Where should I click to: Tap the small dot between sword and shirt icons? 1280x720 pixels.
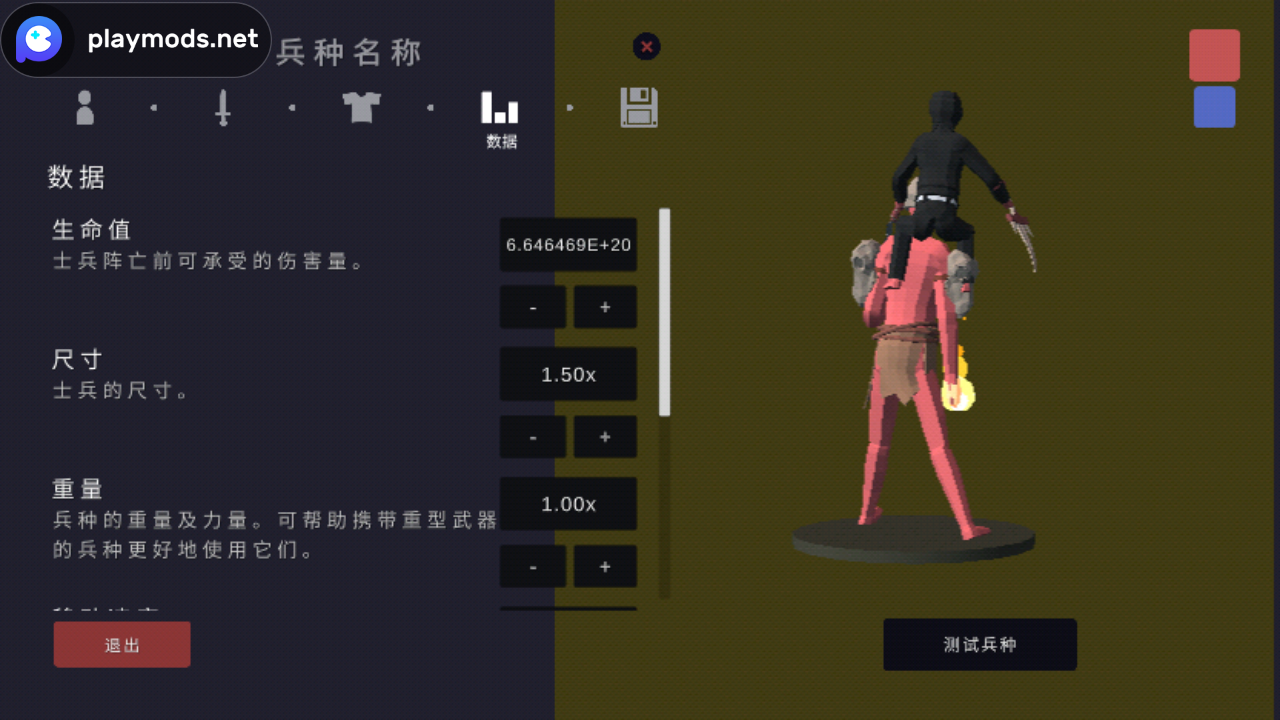(x=291, y=107)
